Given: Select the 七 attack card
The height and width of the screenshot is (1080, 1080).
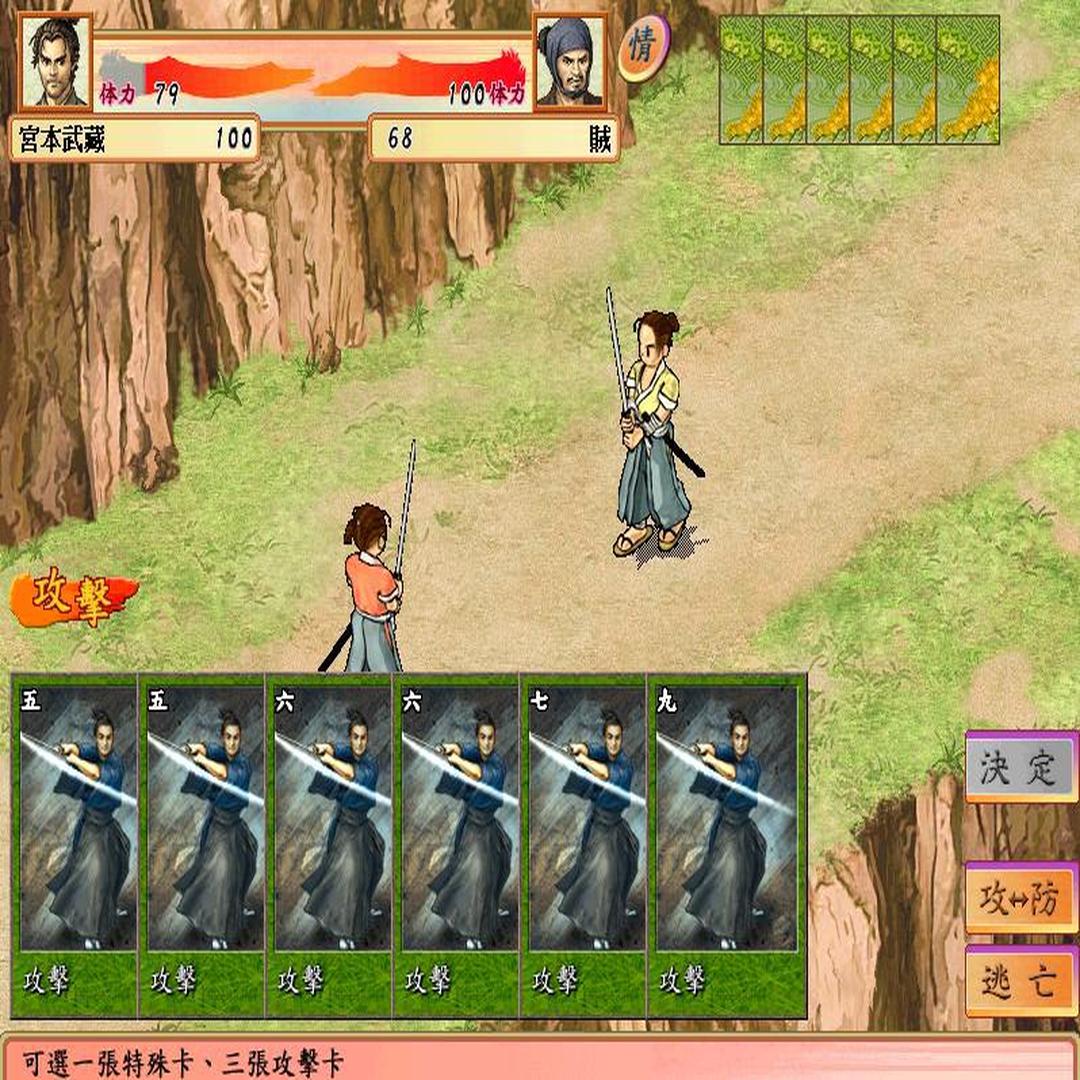Looking at the screenshot, I should tap(583, 845).
